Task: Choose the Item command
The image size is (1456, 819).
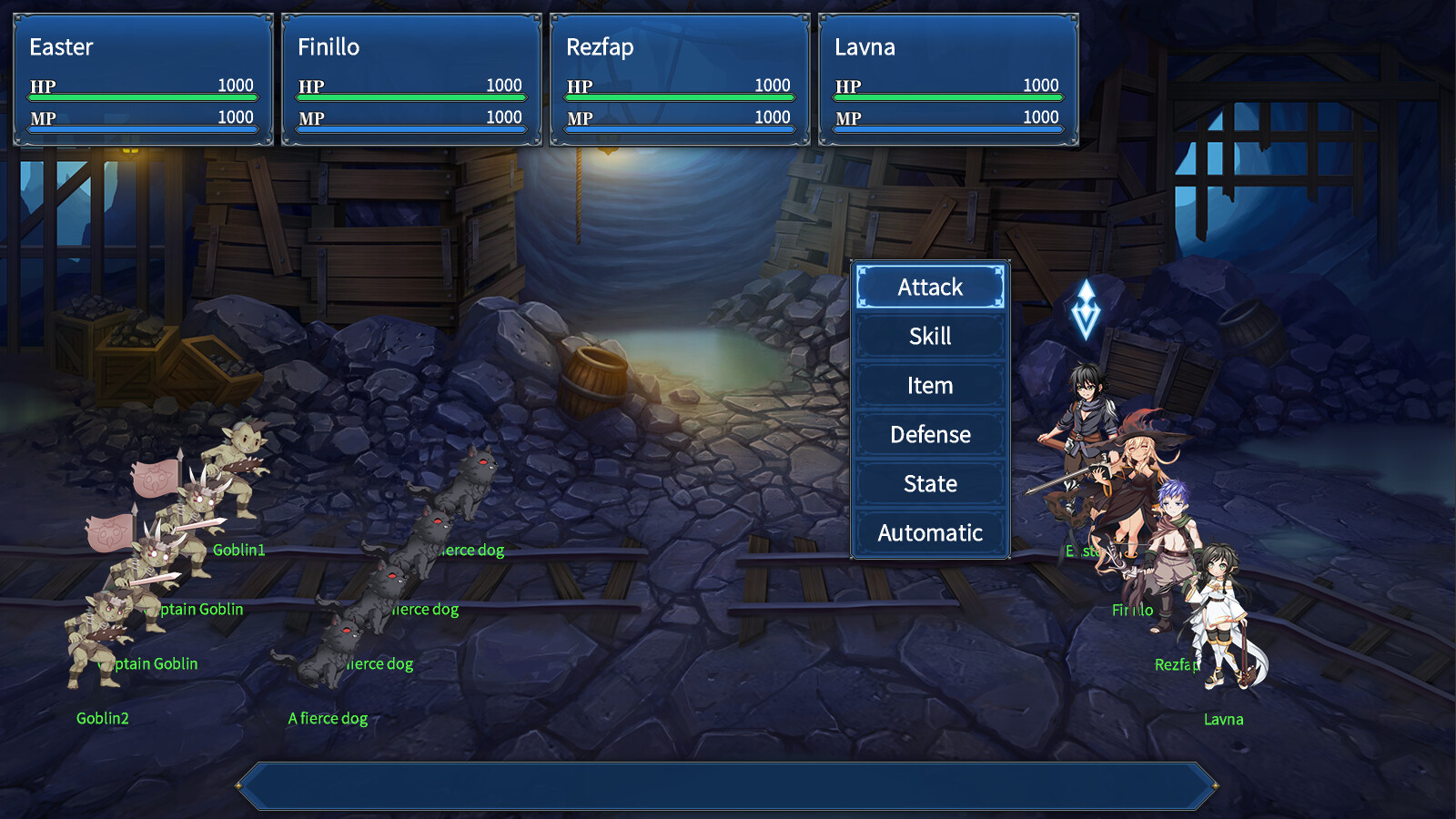Action: pos(929,385)
